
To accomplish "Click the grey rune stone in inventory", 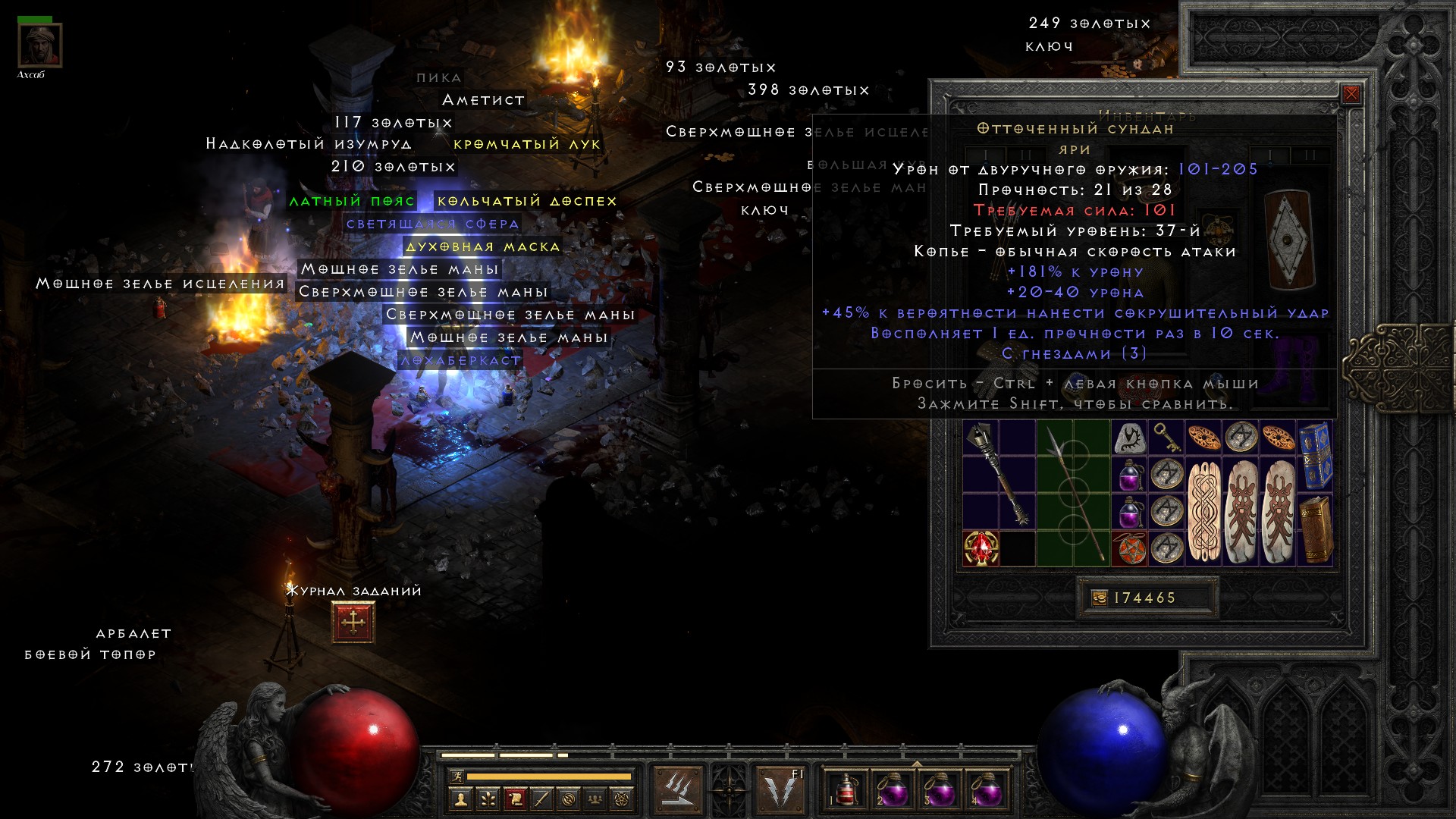I will tap(1129, 438).
